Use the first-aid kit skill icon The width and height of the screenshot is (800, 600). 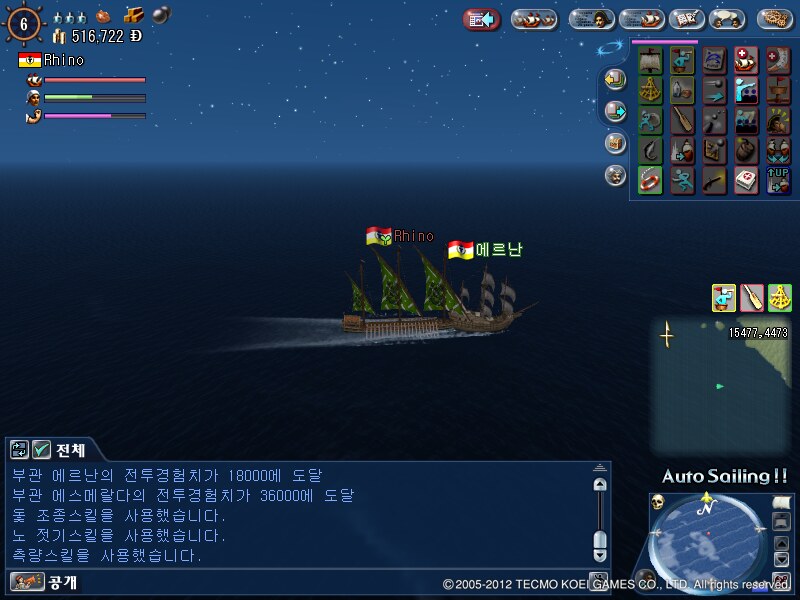tap(746, 181)
